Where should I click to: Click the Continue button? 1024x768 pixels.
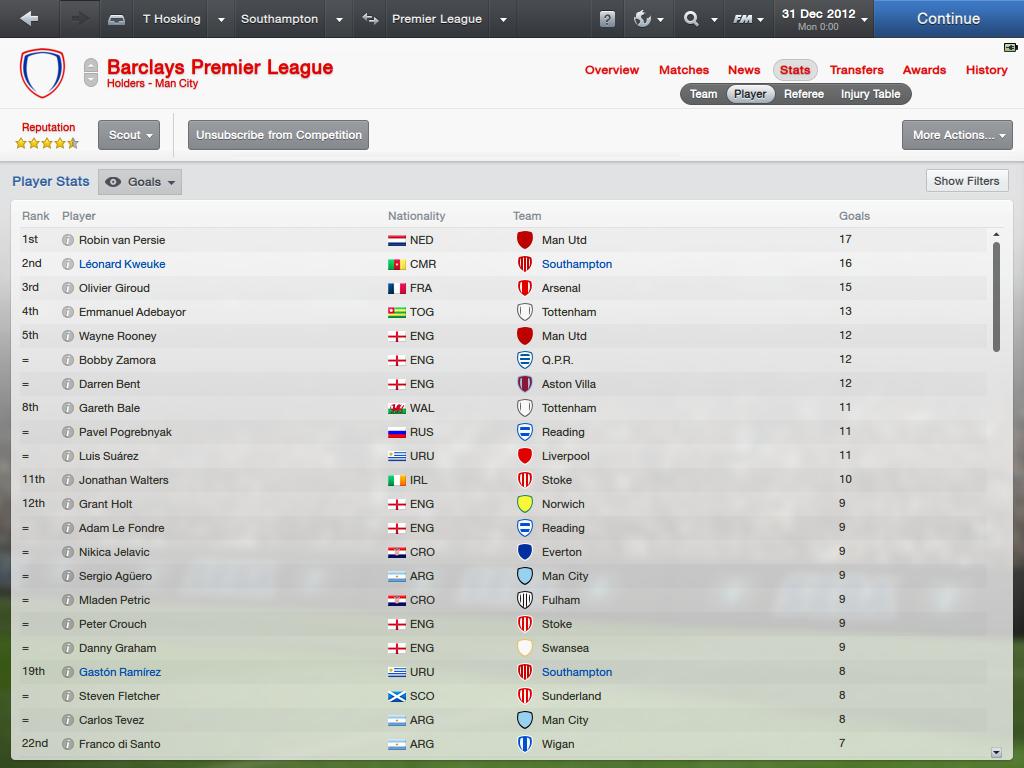click(x=947, y=19)
